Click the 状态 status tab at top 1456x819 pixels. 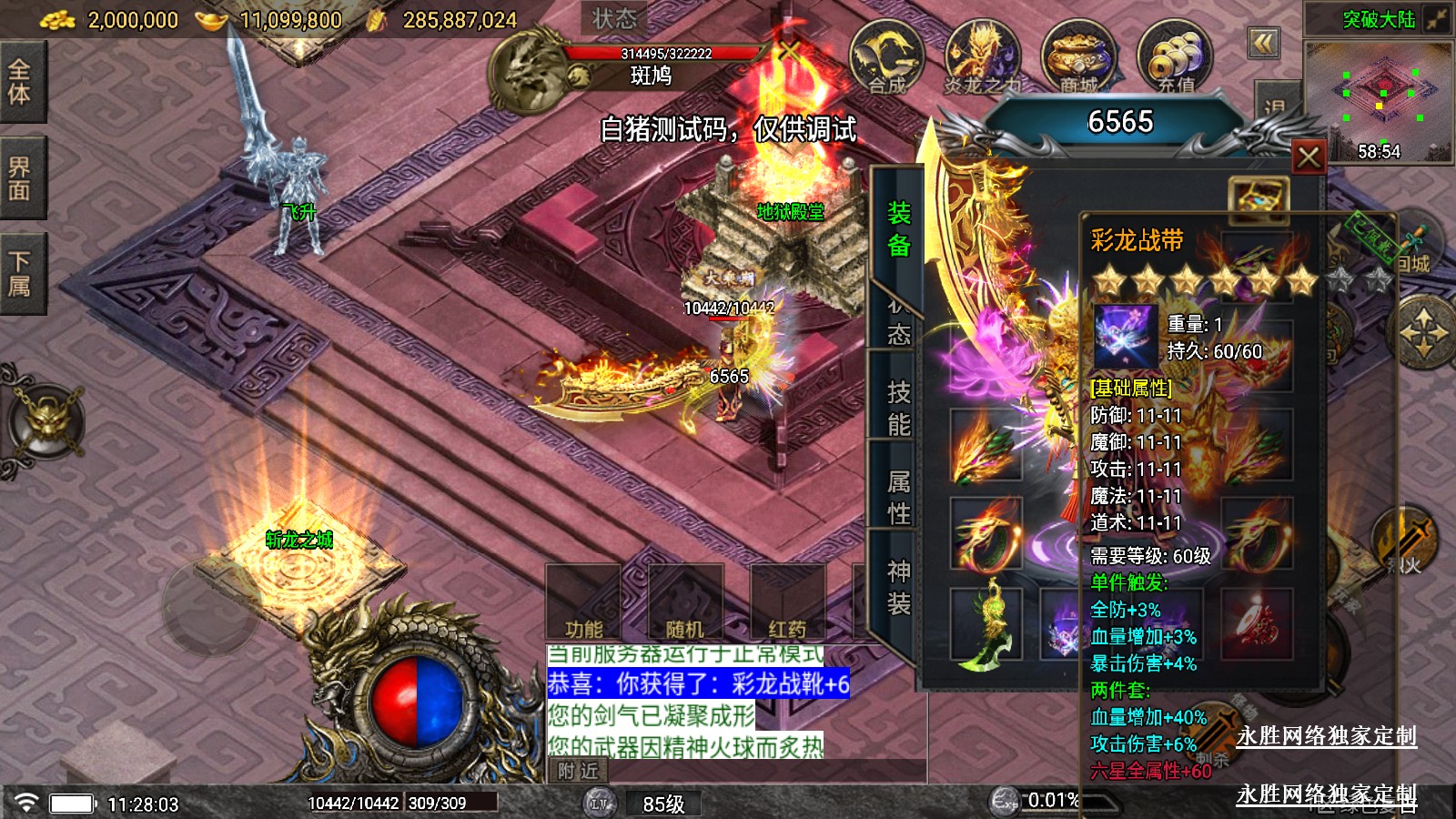614,18
